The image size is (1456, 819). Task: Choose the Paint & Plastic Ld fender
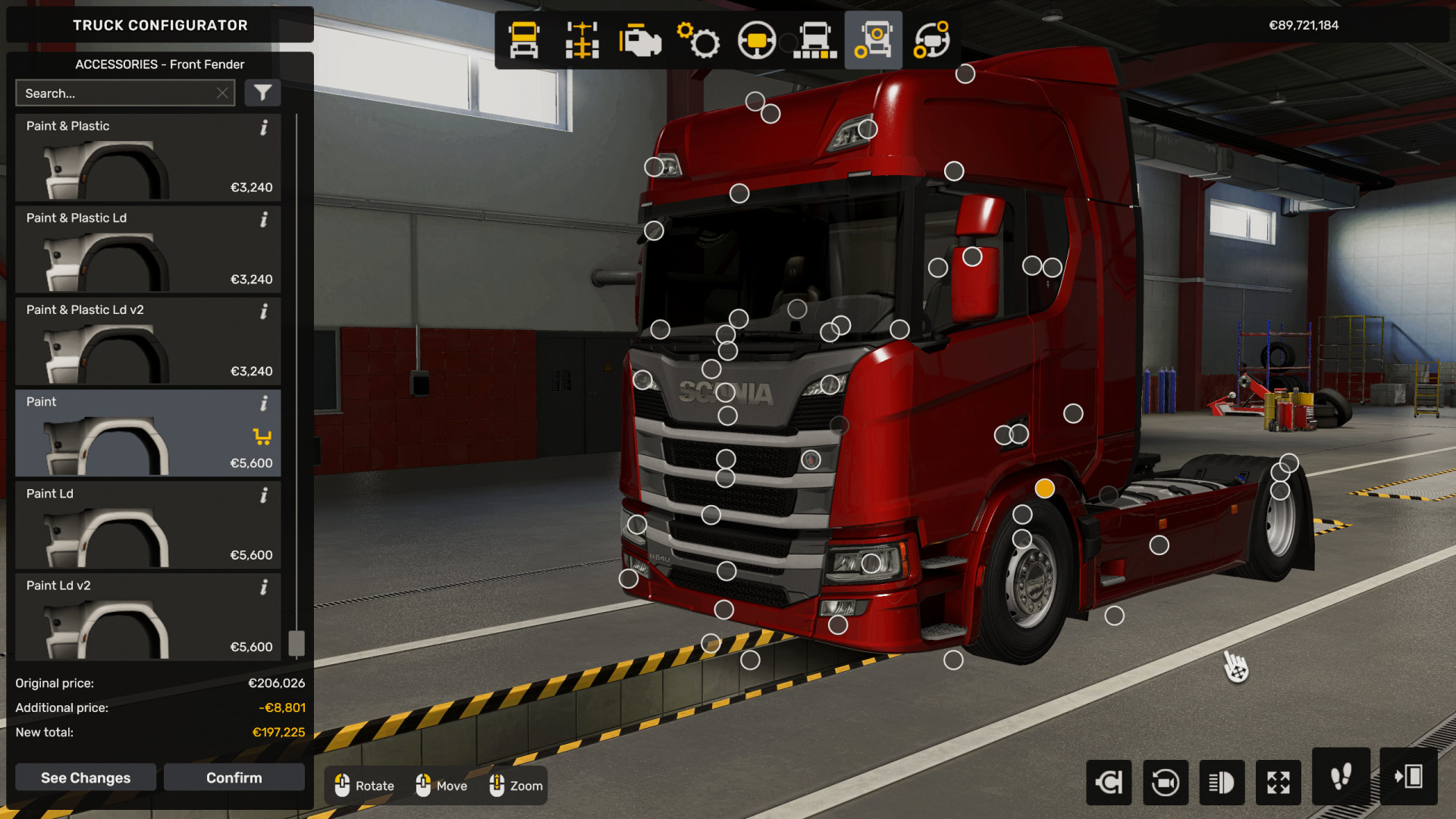pyautogui.click(x=148, y=249)
